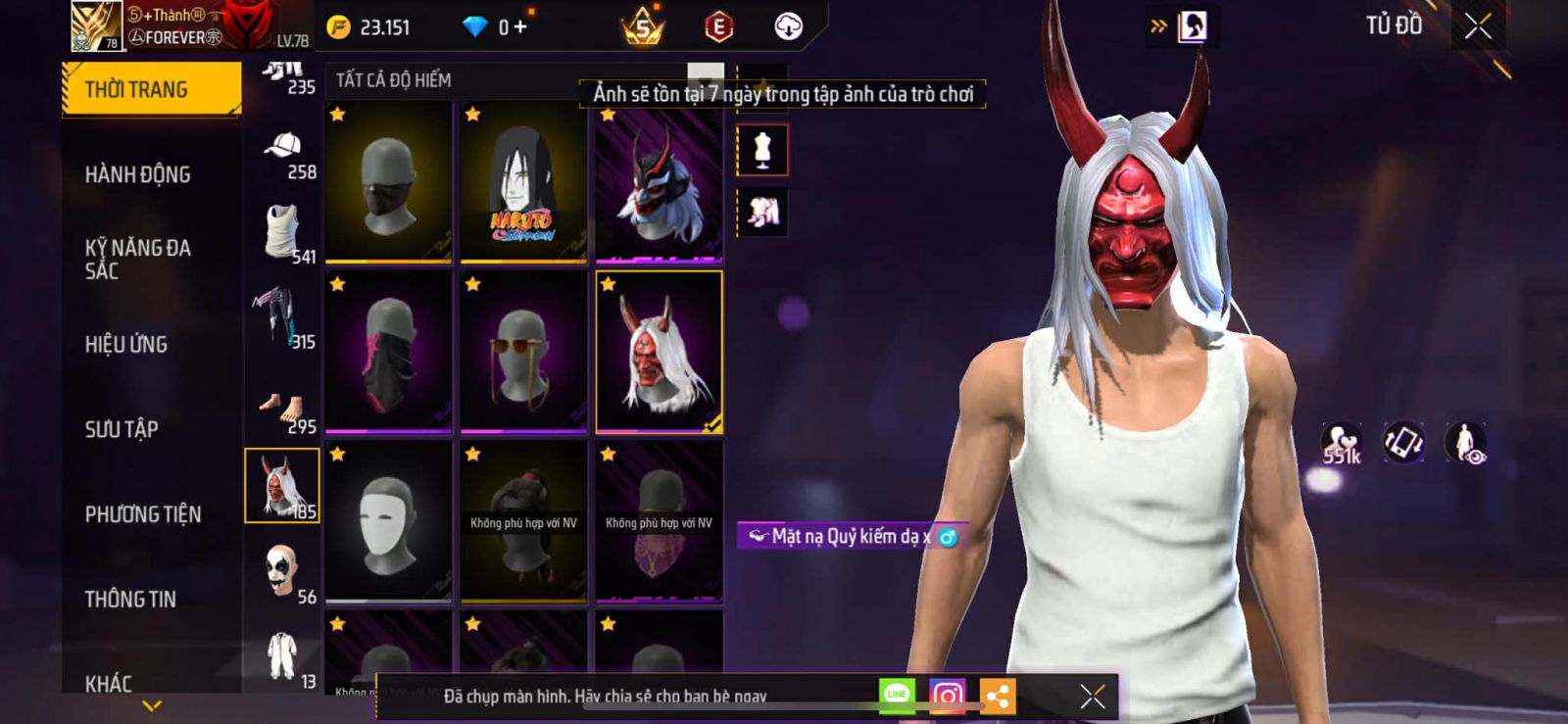Switch to the Hành Động tab

pyautogui.click(x=138, y=174)
